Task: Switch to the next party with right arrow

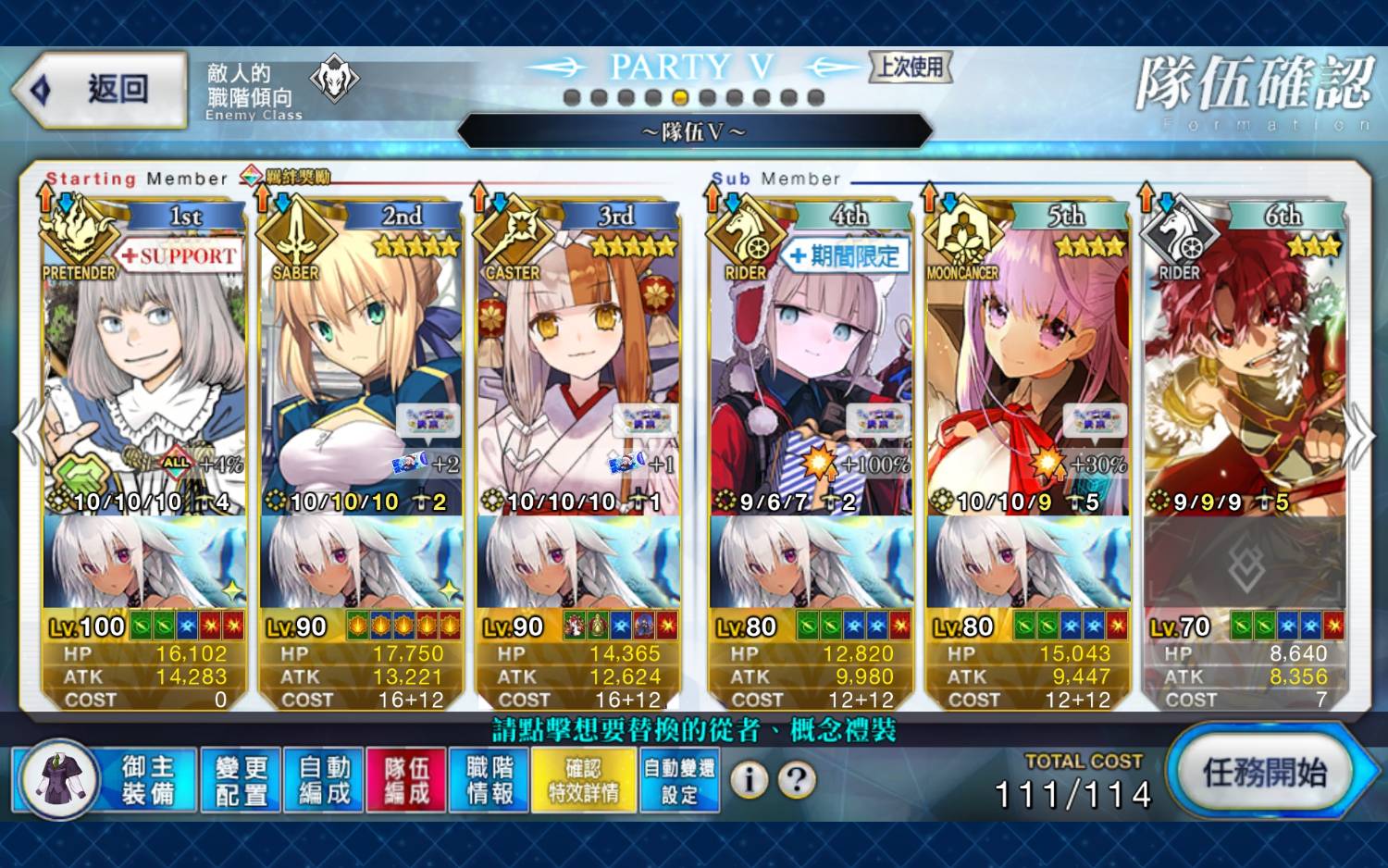Action: [1360, 435]
